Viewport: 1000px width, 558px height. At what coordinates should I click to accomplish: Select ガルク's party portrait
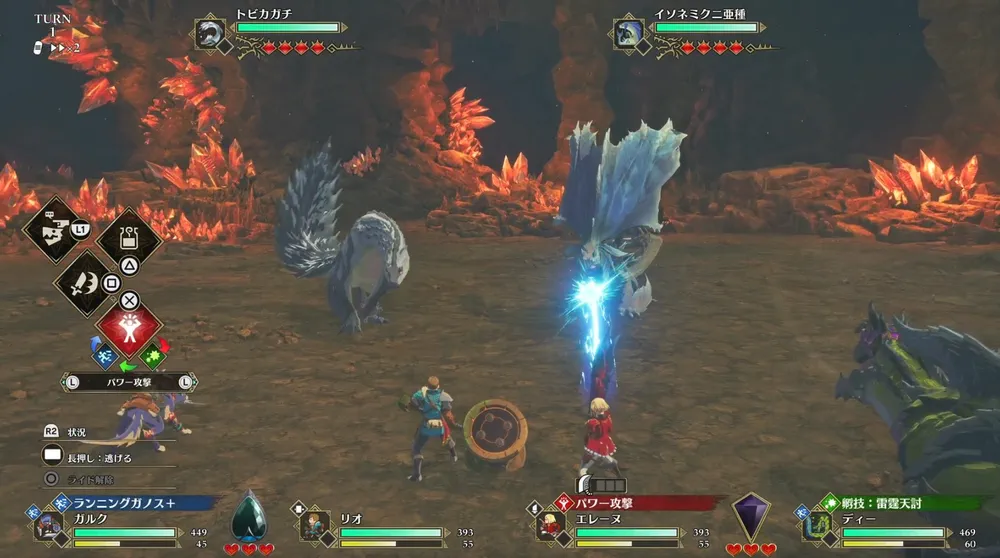[47, 524]
